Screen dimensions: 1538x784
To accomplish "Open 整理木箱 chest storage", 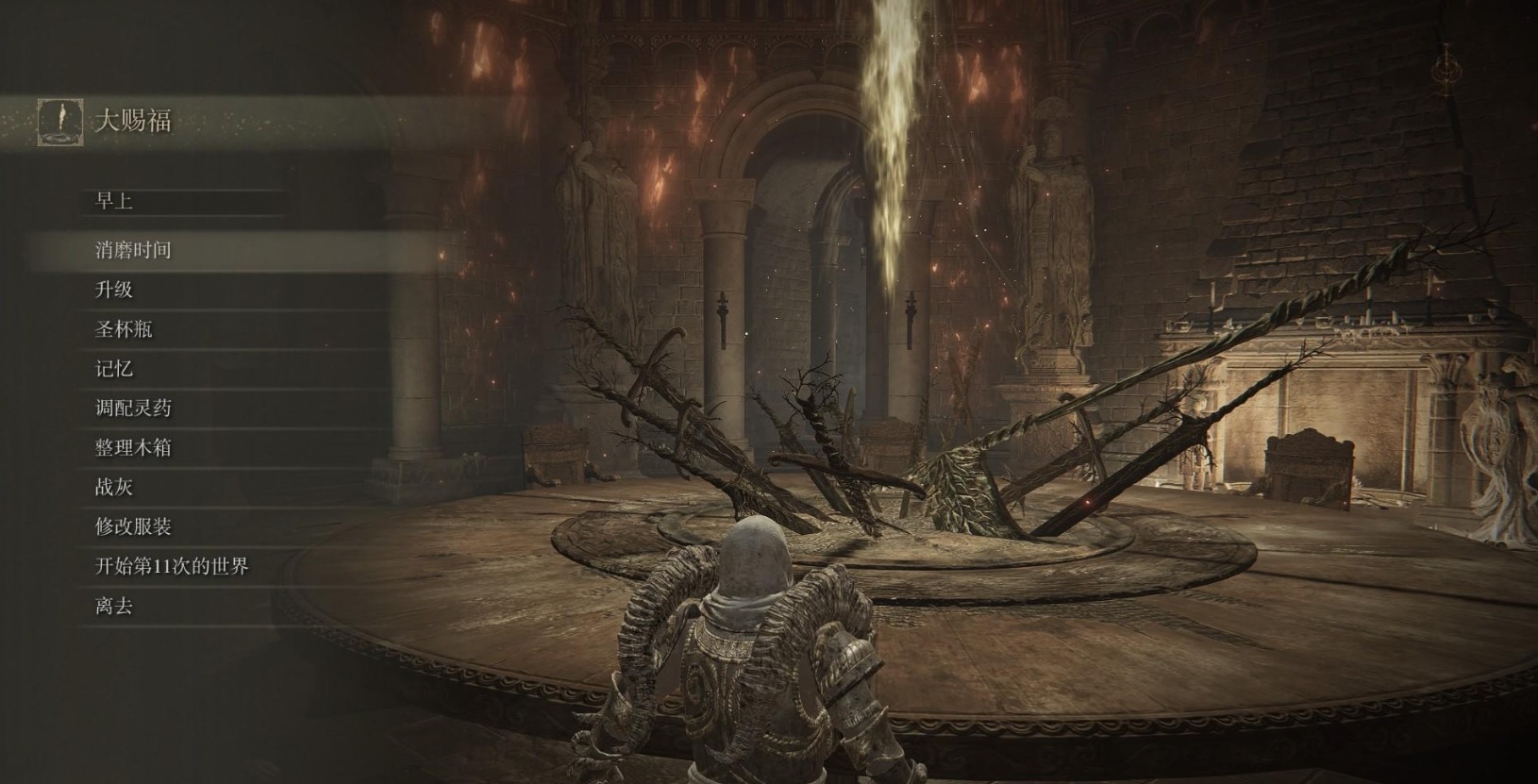I will click(x=133, y=448).
